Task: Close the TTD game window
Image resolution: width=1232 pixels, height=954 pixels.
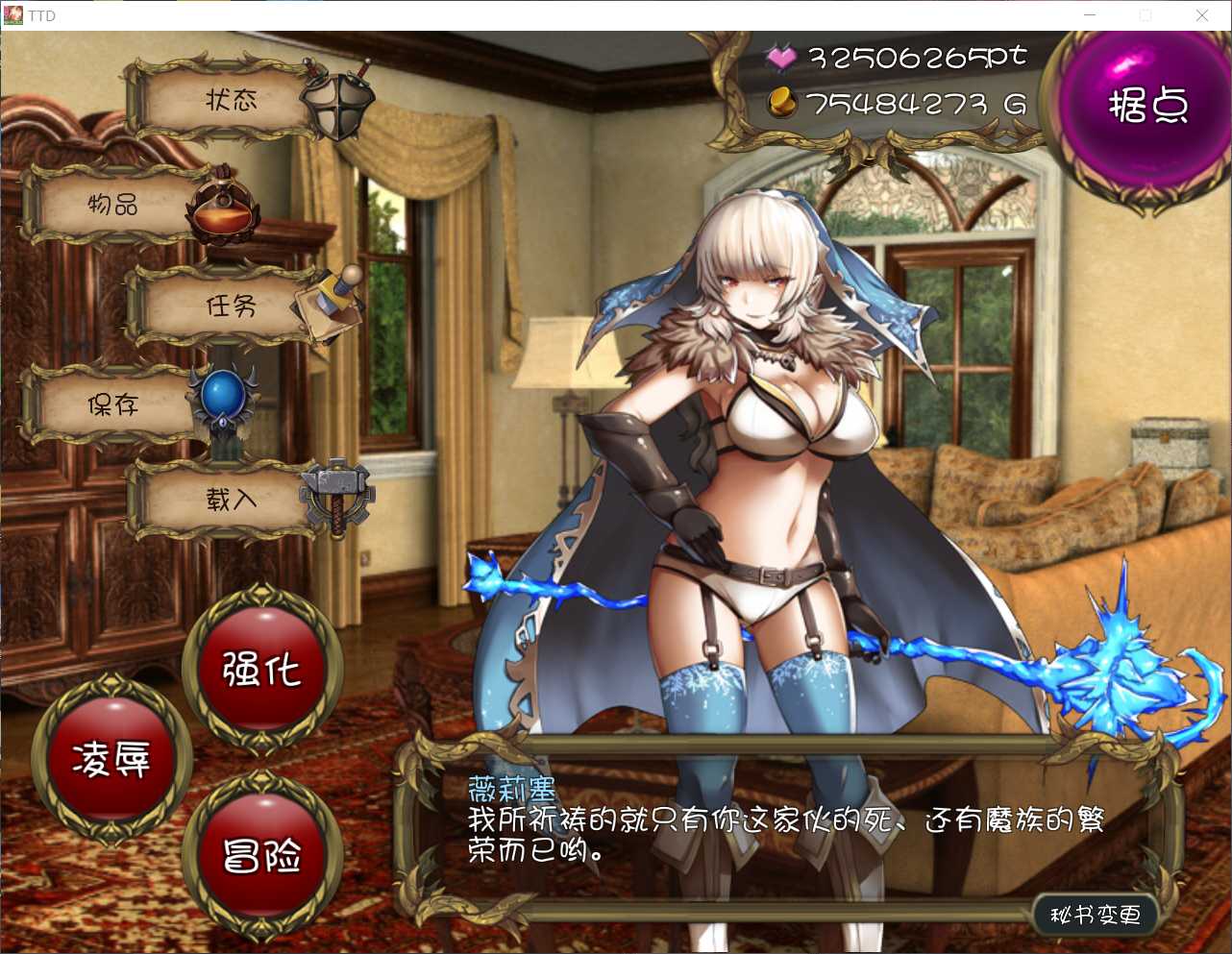Action: tap(1201, 15)
